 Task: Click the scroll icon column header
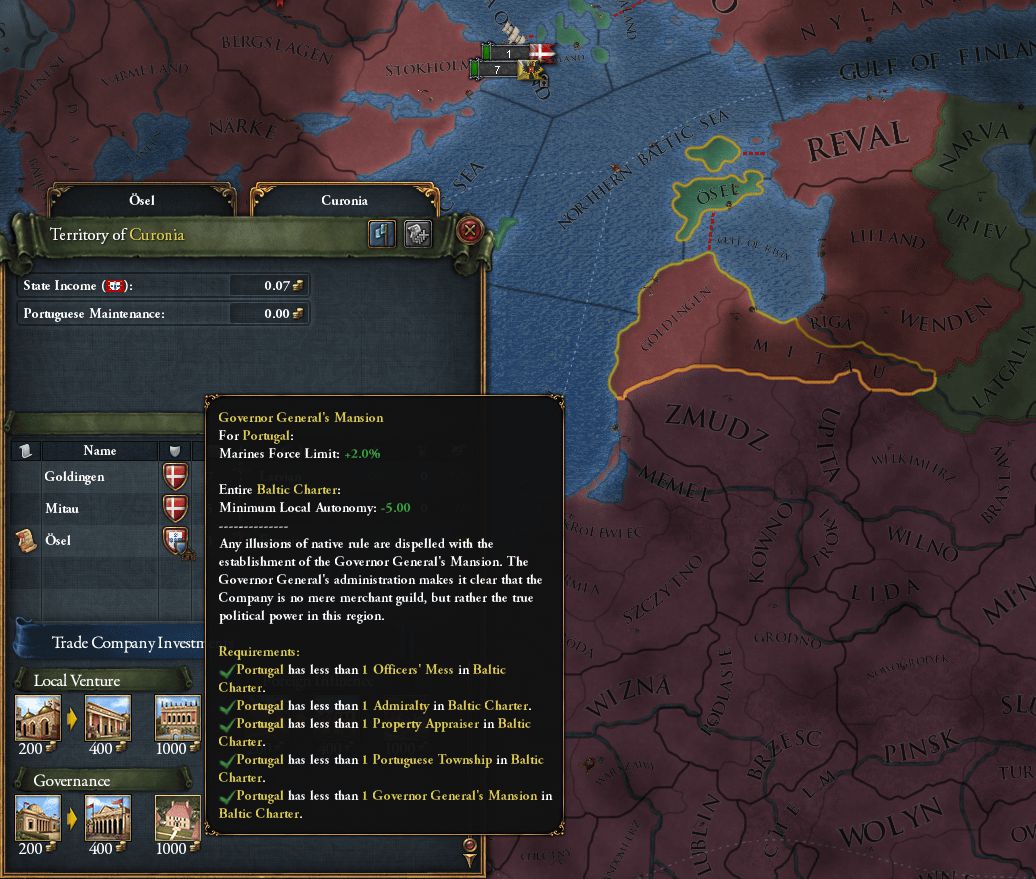[x=25, y=451]
